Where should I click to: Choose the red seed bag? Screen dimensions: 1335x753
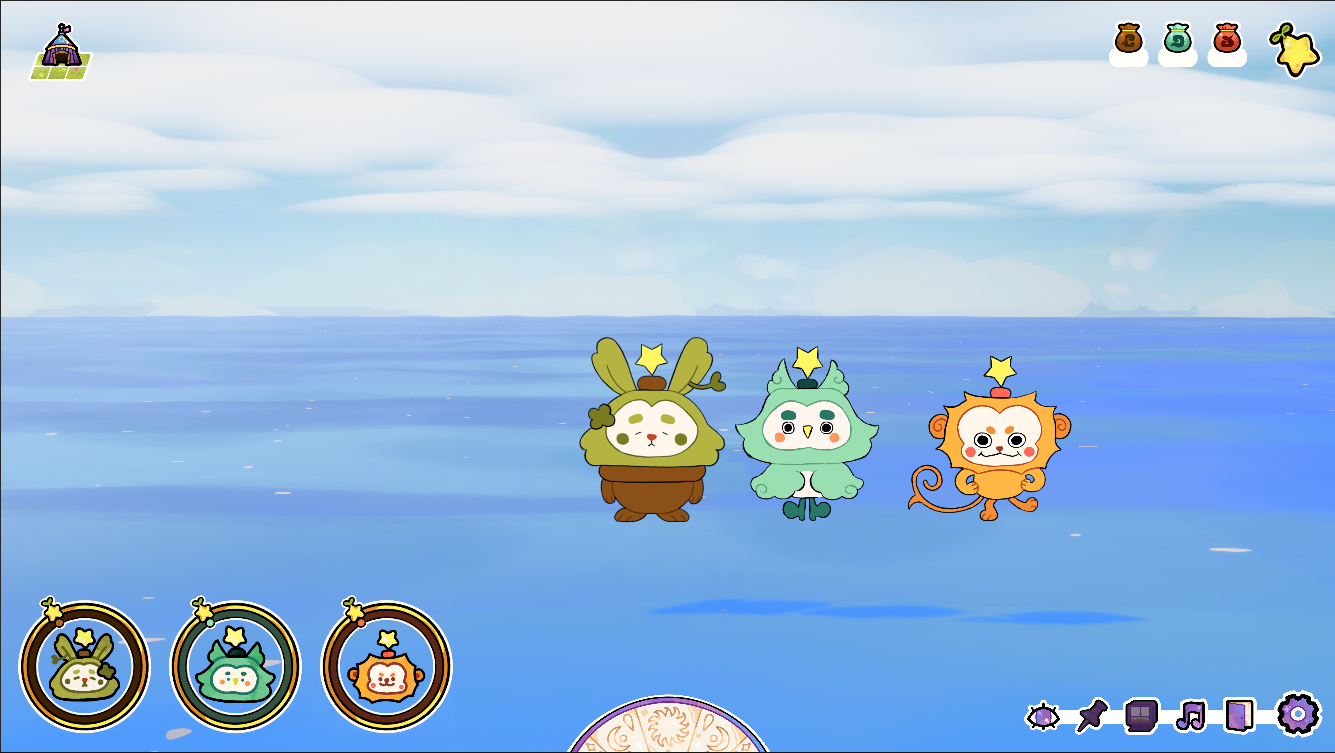1227,40
